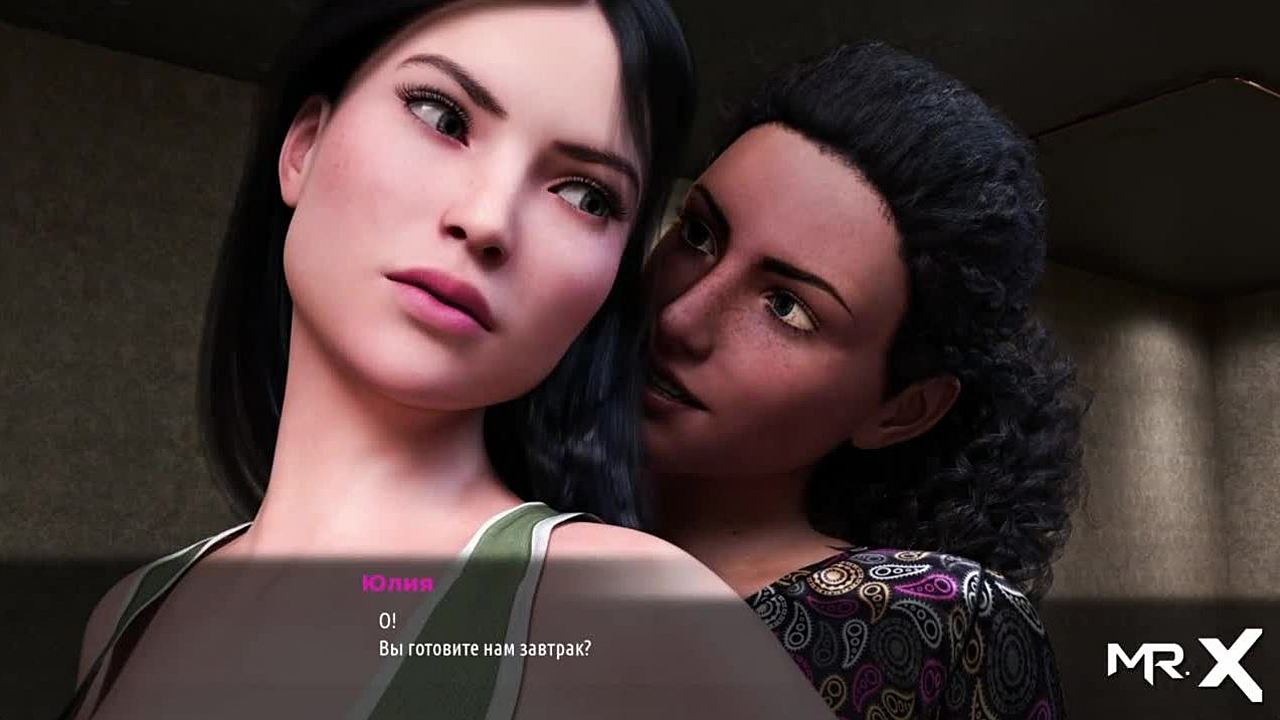Advance Юлия's breakfast dialogue line
Image resolution: width=1280 pixels, height=720 pixels.
pyautogui.click(x=486, y=647)
